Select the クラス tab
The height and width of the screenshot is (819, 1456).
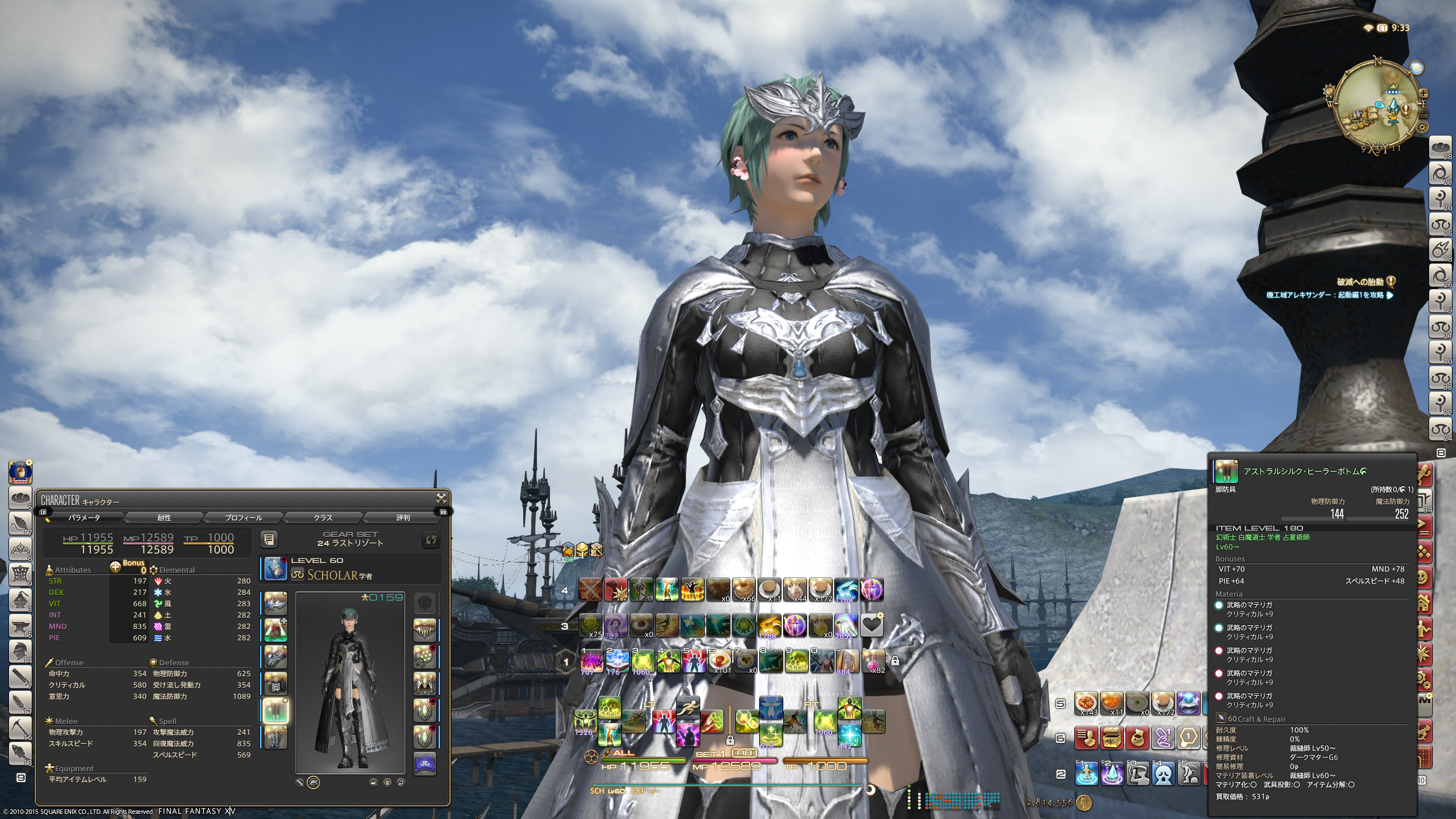[x=322, y=518]
